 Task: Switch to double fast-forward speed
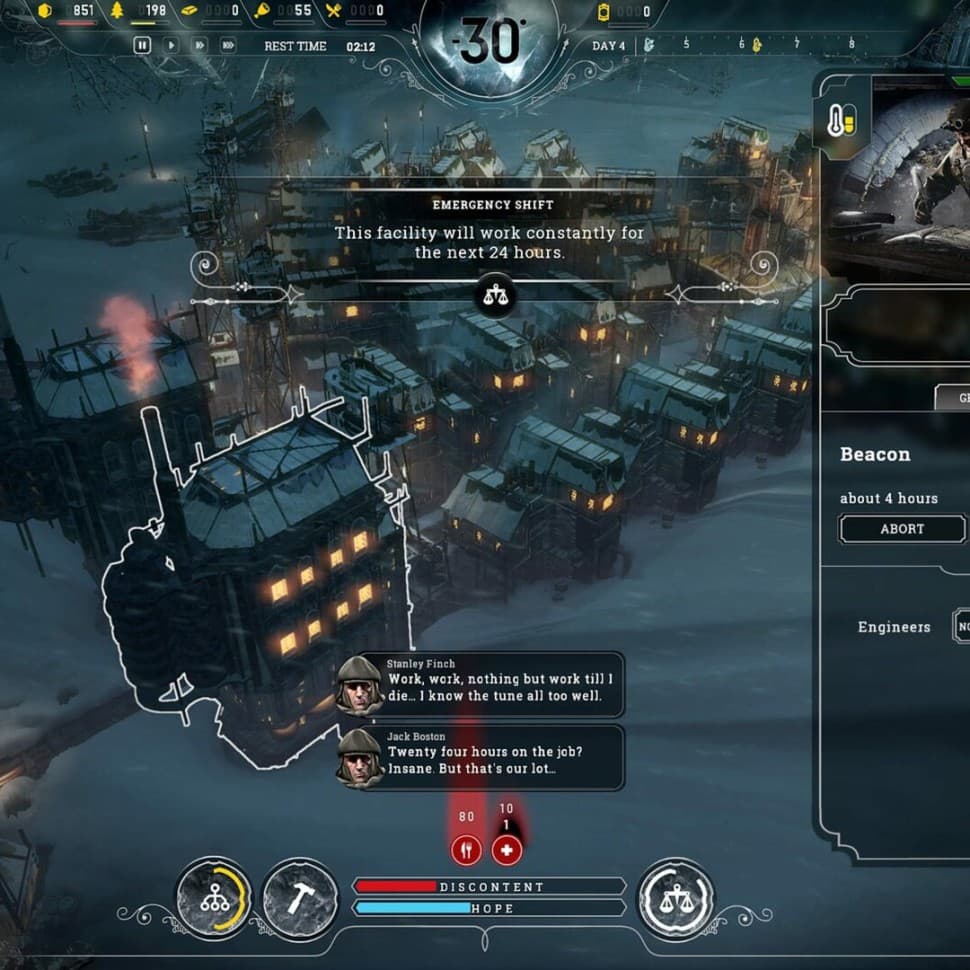(x=199, y=45)
